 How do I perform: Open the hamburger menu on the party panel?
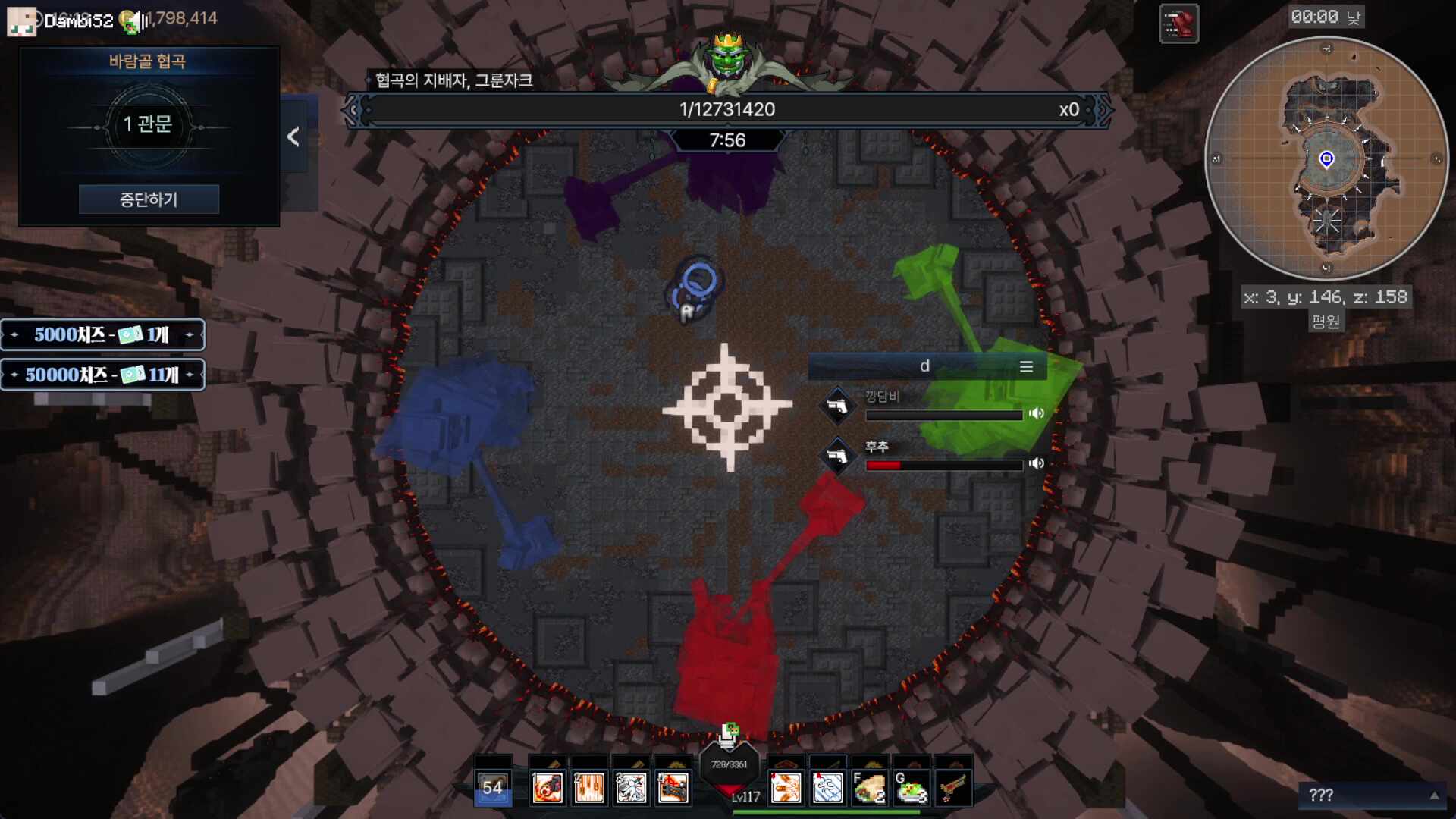(1027, 366)
